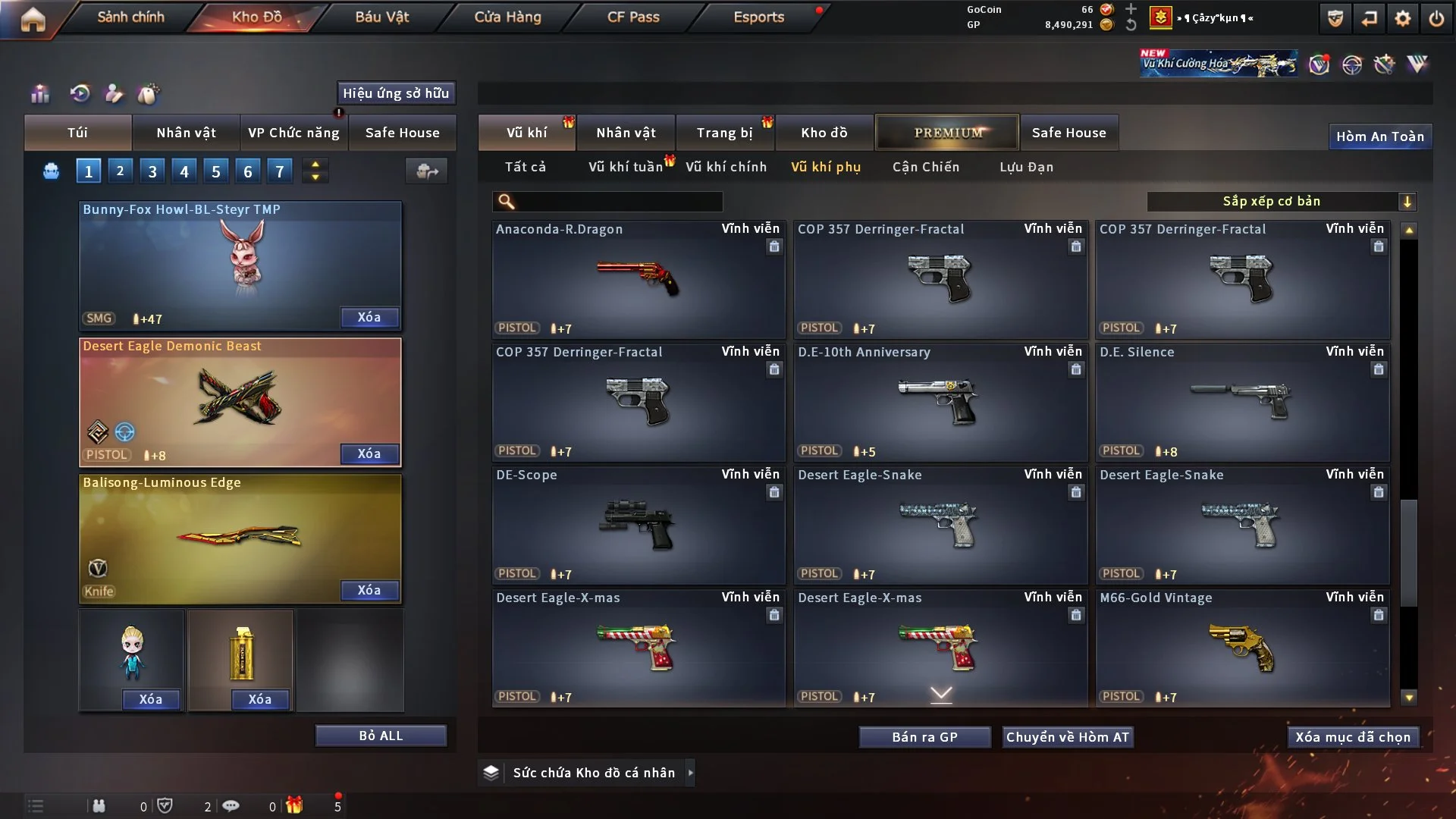Image resolution: width=1456 pixels, height=819 pixels.
Task: Switch to bag loadout number 3
Action: pos(152,171)
